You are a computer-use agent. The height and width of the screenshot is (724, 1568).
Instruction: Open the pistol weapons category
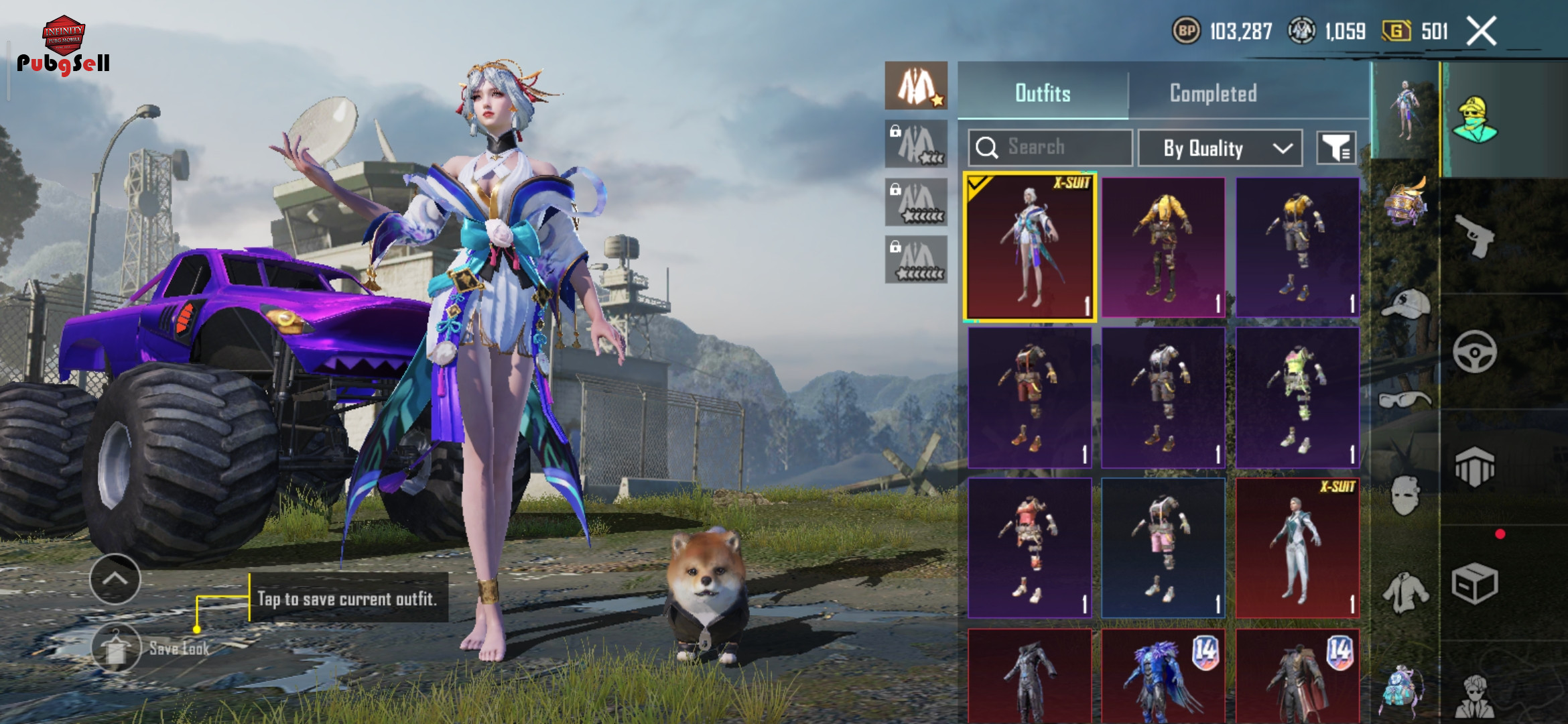pyautogui.click(x=1475, y=237)
